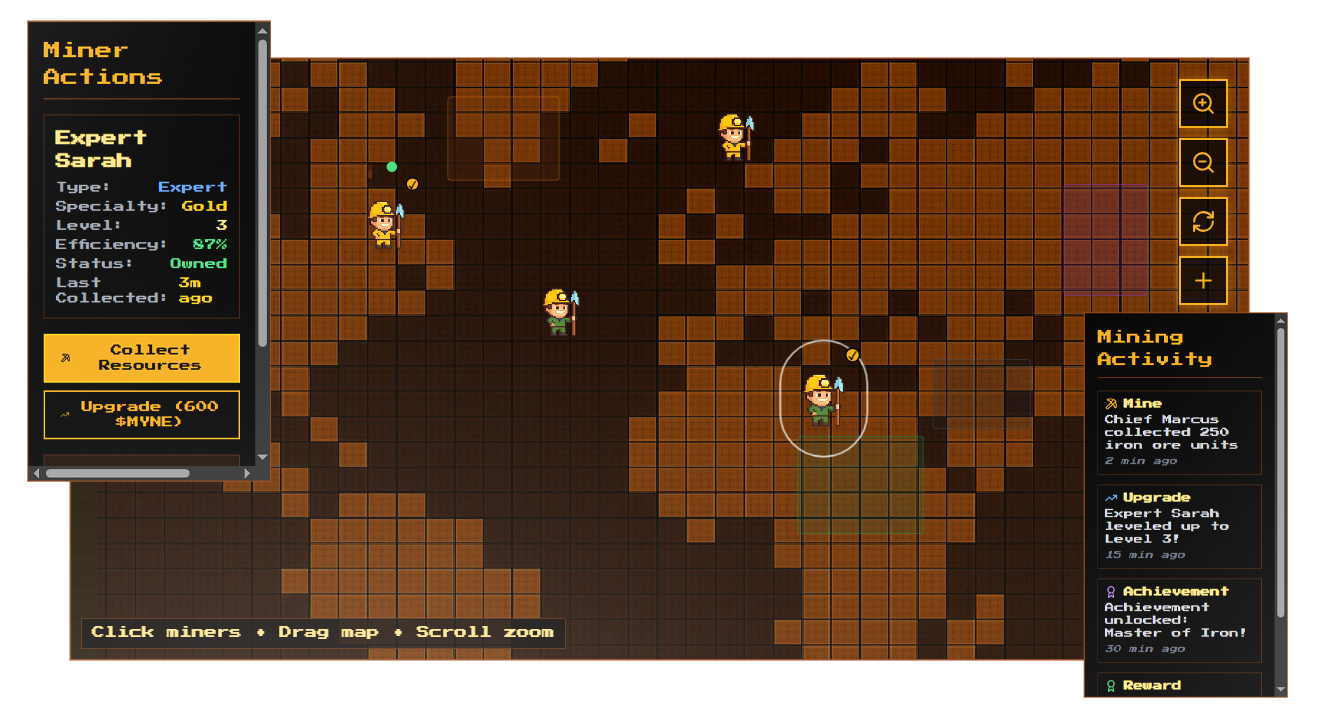Zoom out with the magnifier minus button

tap(1203, 163)
